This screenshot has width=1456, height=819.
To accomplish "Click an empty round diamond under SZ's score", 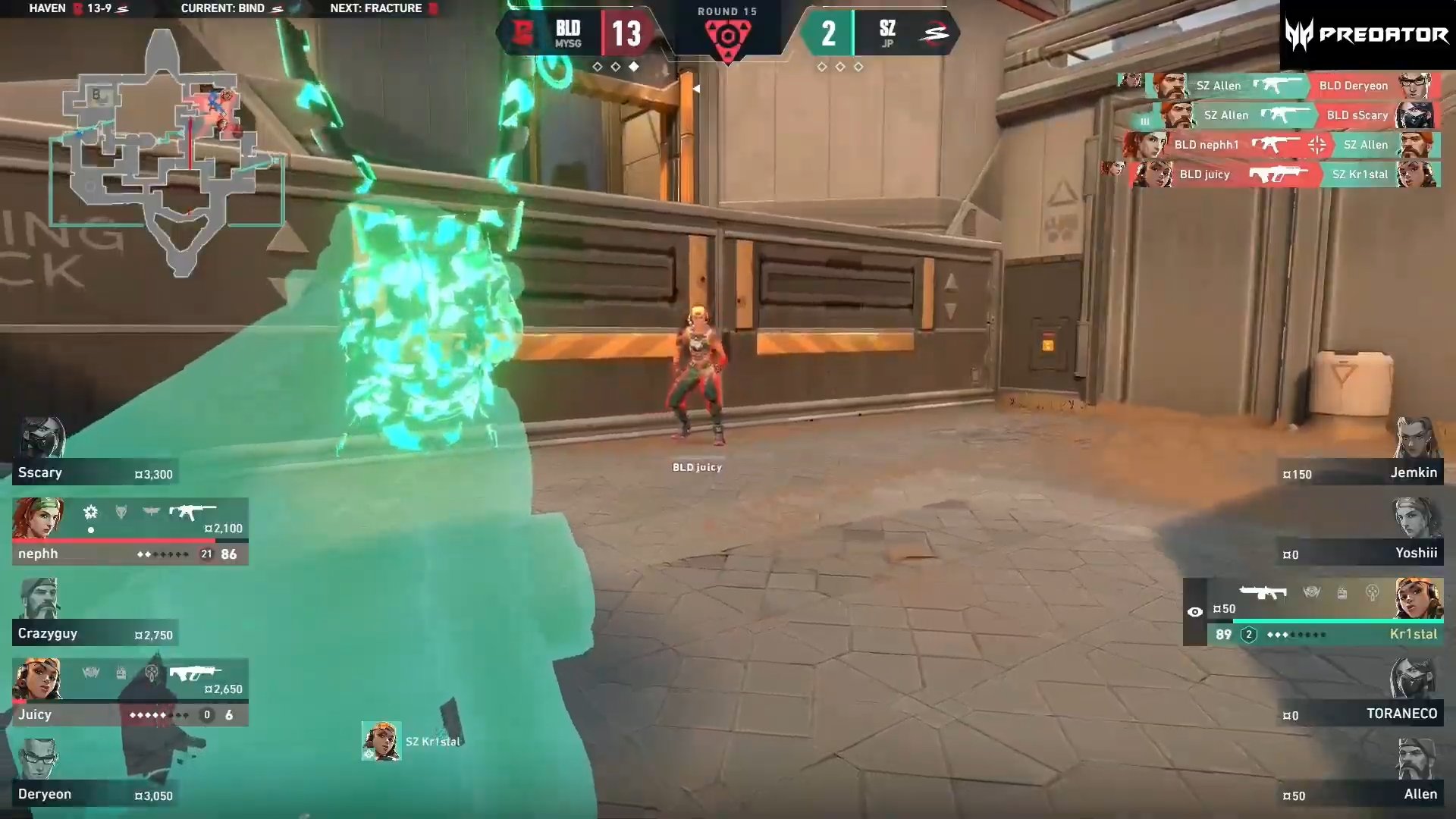I will [x=821, y=67].
